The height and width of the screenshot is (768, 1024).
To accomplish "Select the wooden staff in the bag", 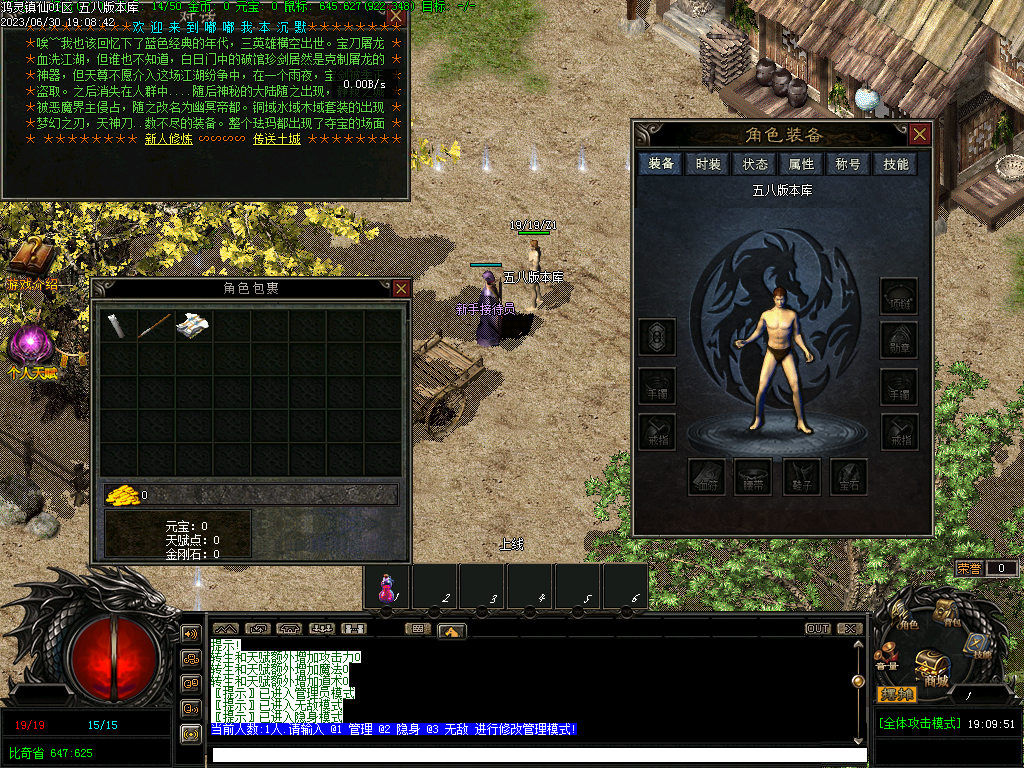I will (155, 325).
